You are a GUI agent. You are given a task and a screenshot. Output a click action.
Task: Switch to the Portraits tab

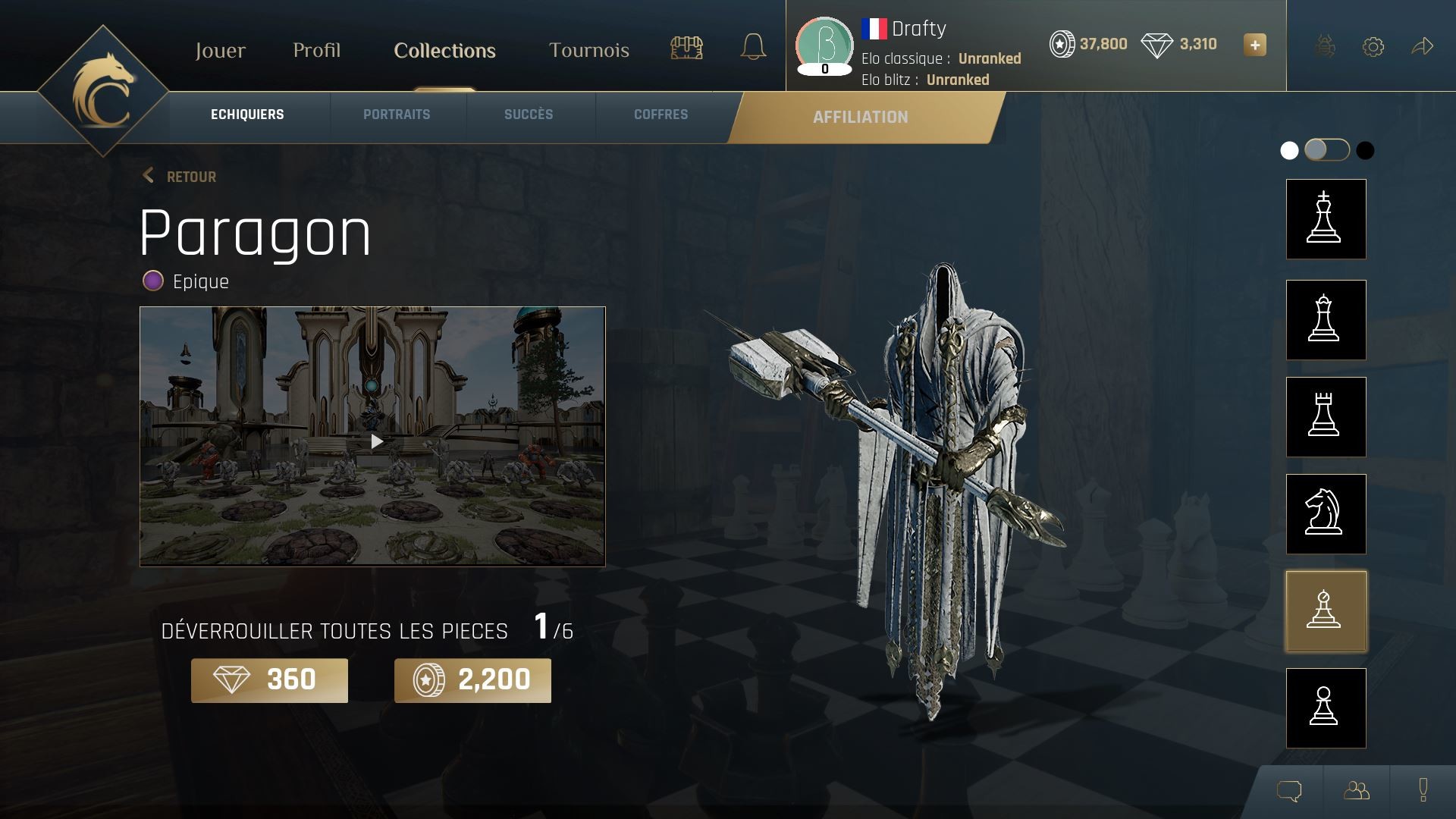tap(397, 115)
